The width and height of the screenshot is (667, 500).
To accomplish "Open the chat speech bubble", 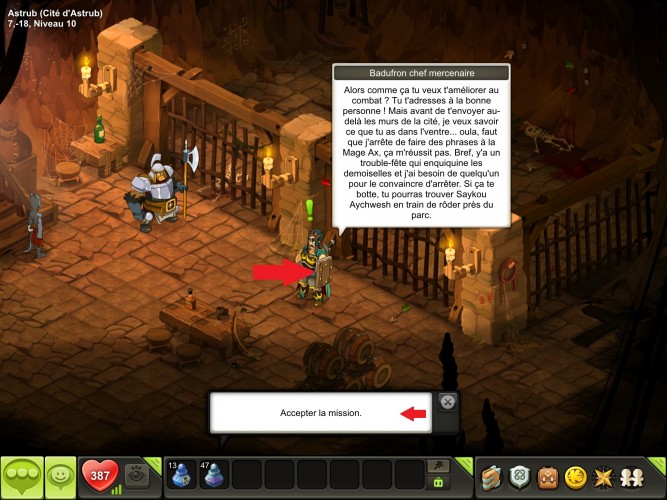I will [x=22, y=477].
